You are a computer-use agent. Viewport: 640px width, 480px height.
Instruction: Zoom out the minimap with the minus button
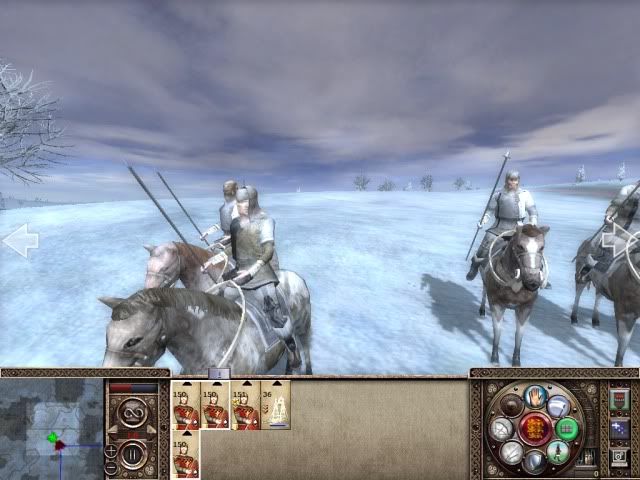(110, 468)
